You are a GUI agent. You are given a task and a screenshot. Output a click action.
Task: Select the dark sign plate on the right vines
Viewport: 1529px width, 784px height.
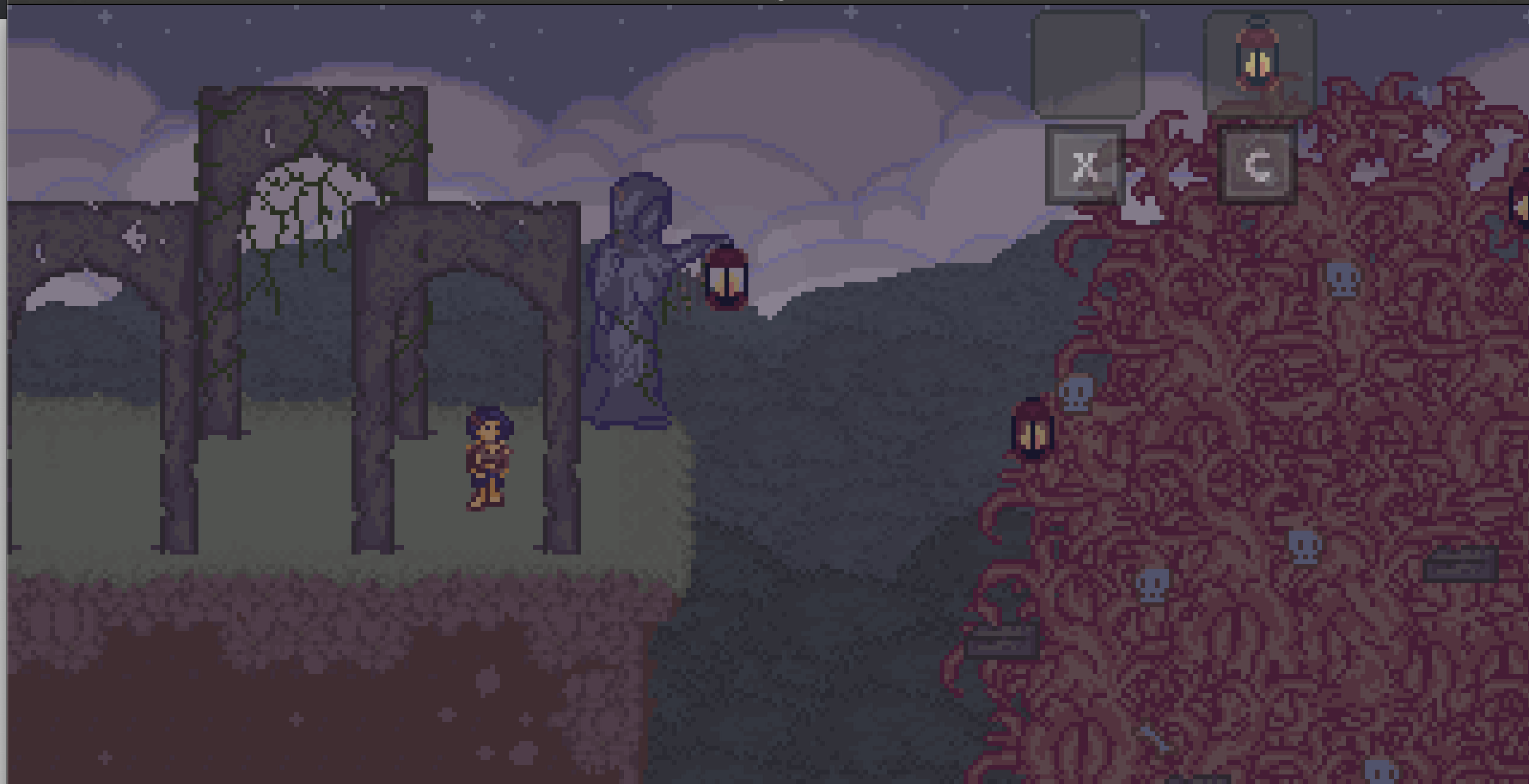1460,565
